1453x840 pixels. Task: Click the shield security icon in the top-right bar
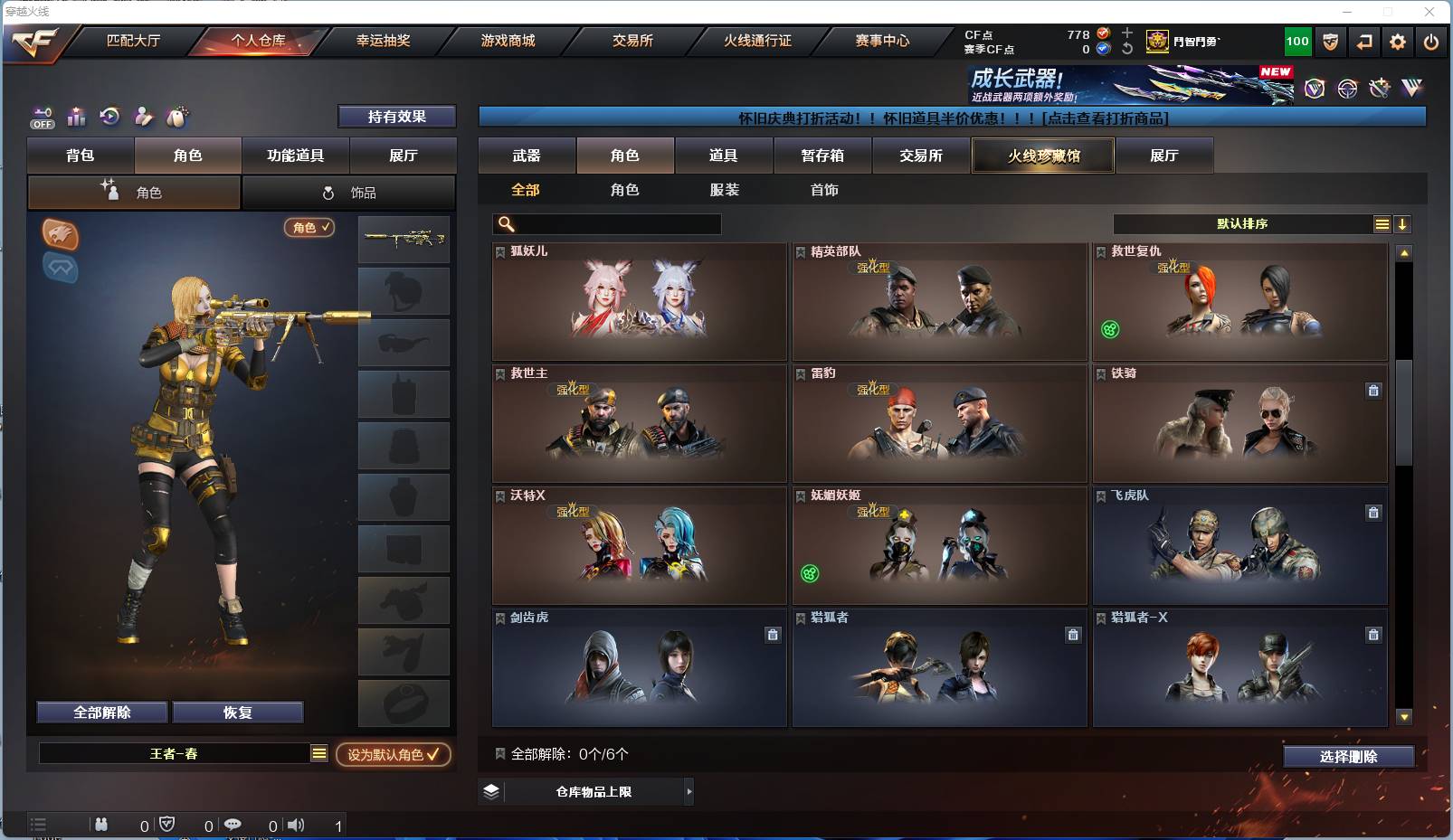(1331, 42)
